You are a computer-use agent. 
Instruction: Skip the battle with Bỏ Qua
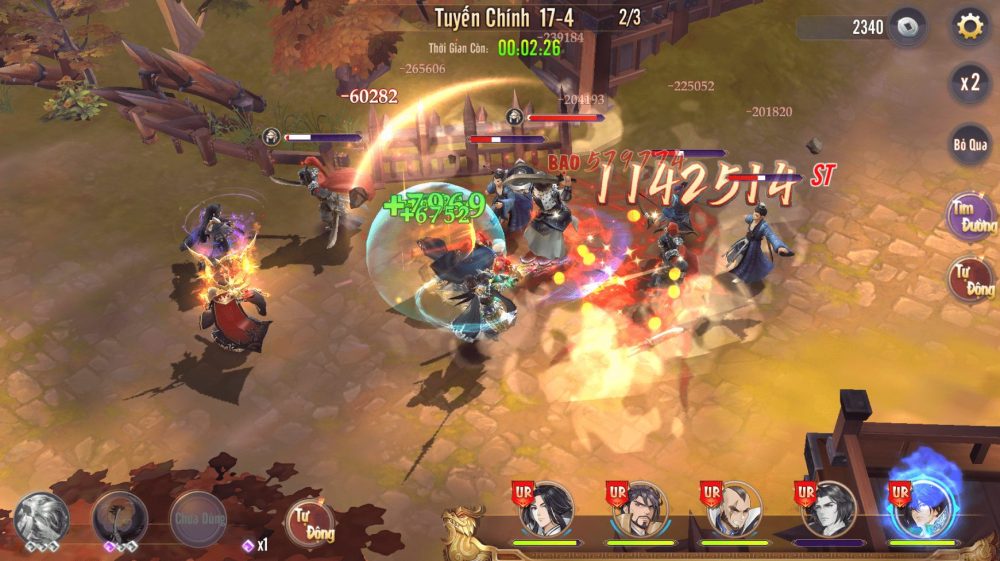click(x=969, y=145)
